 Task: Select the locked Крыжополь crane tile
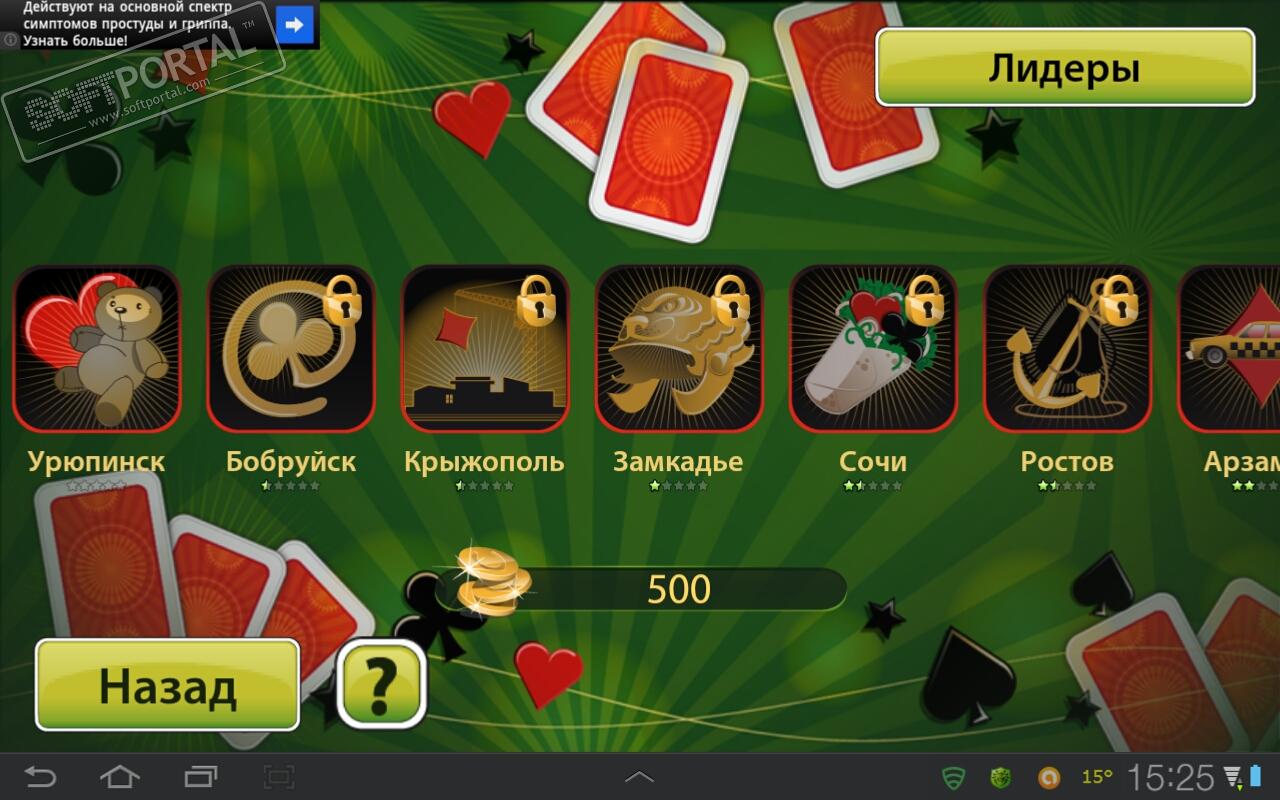tap(485, 349)
